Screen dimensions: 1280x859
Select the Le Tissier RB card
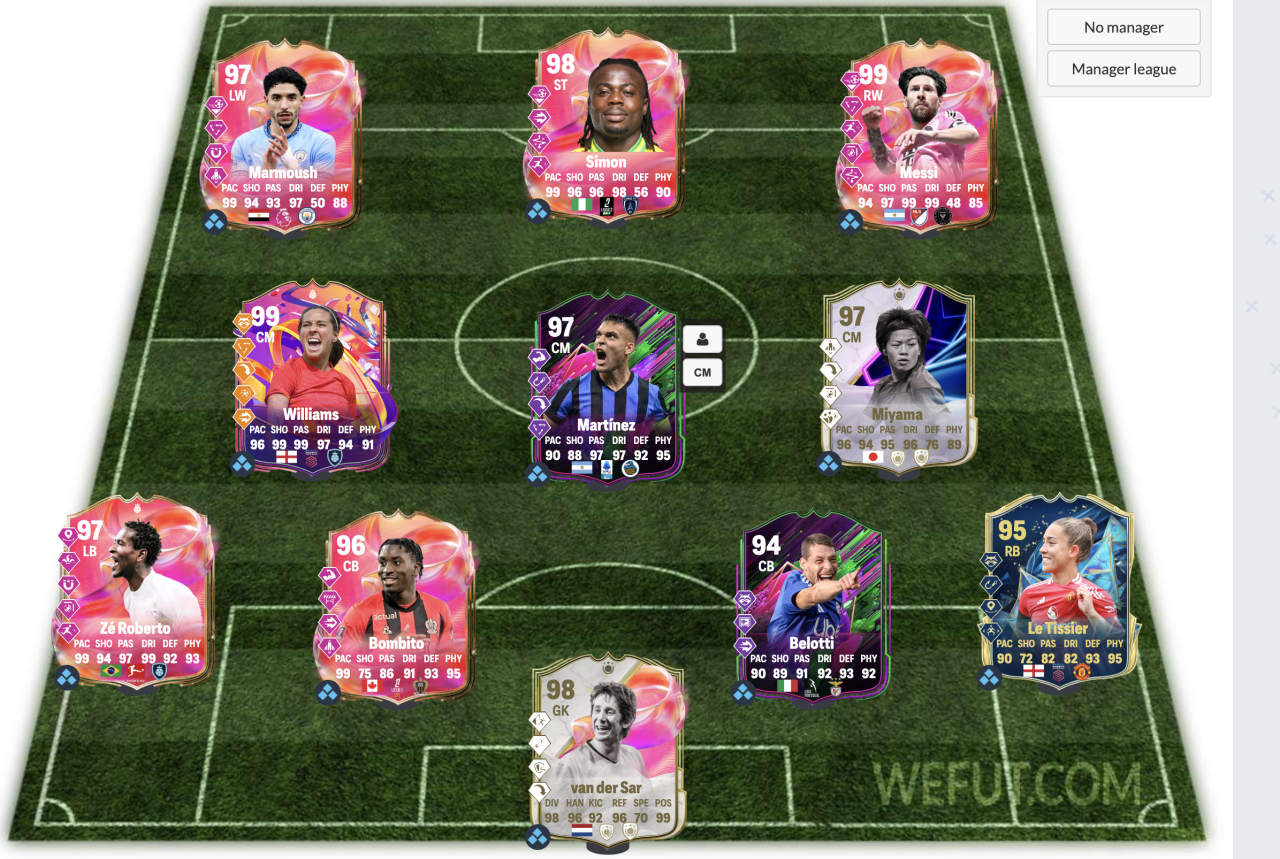click(x=1060, y=592)
